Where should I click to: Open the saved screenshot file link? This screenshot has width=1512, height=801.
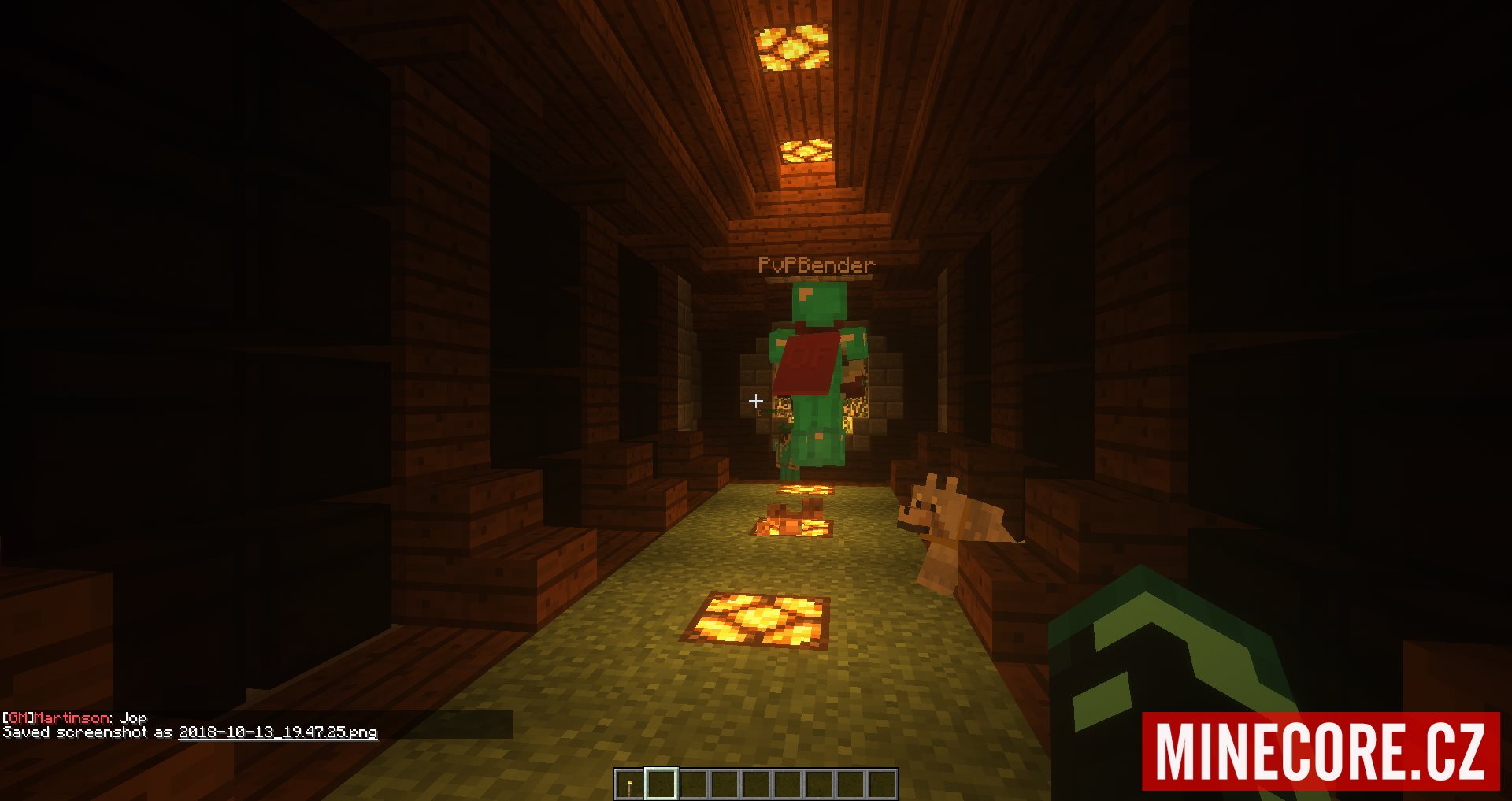click(x=277, y=732)
